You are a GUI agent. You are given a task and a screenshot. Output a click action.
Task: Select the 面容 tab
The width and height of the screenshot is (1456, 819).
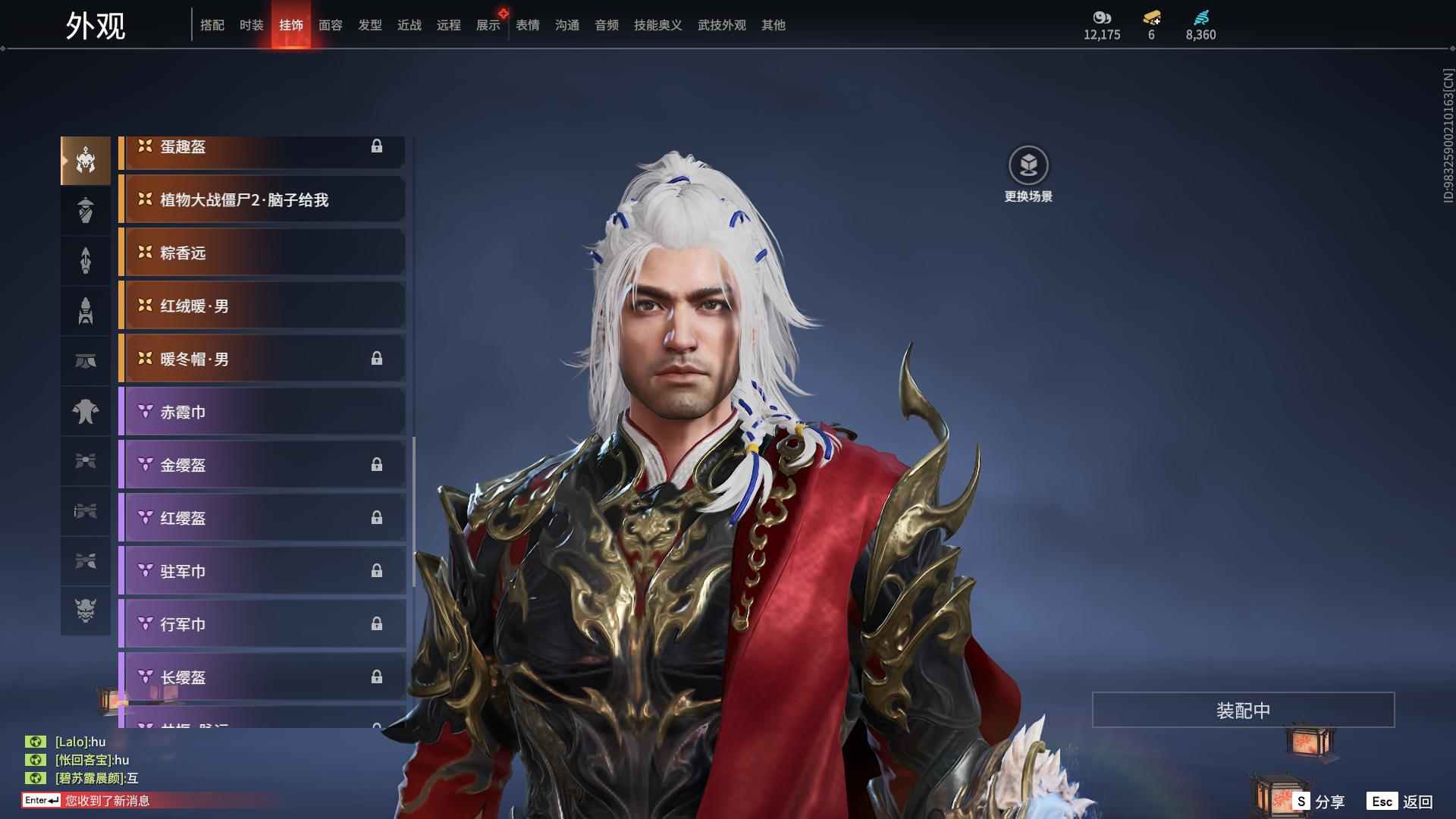330,25
